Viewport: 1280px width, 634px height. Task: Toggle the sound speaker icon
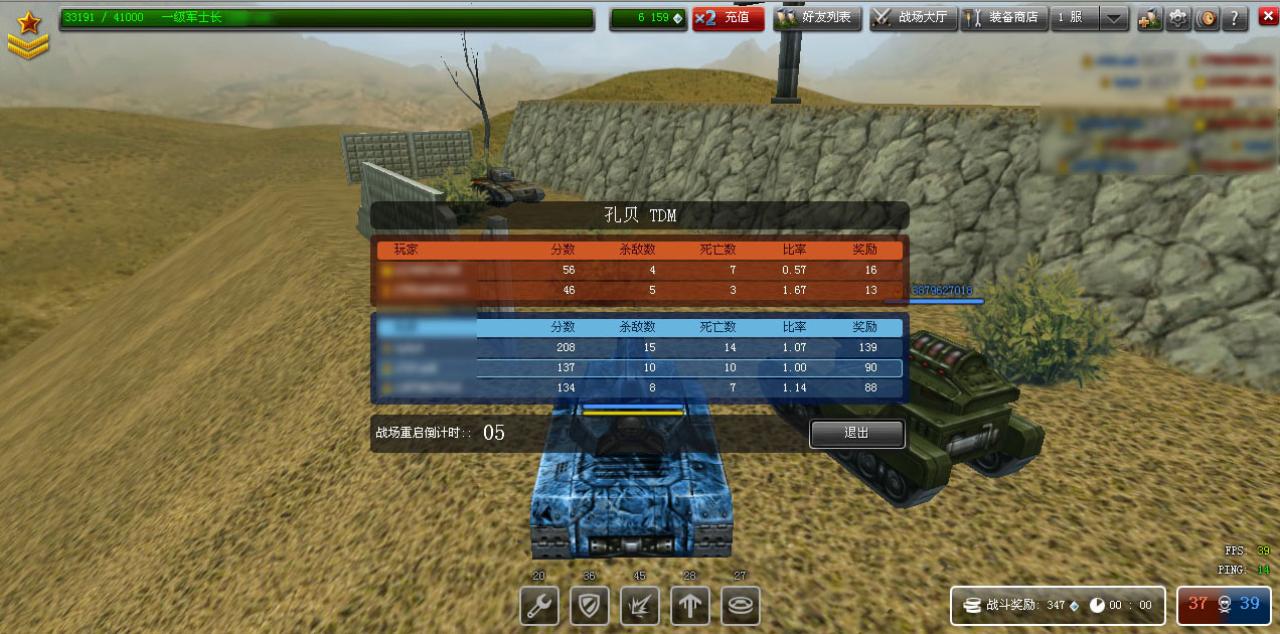(x=1207, y=18)
